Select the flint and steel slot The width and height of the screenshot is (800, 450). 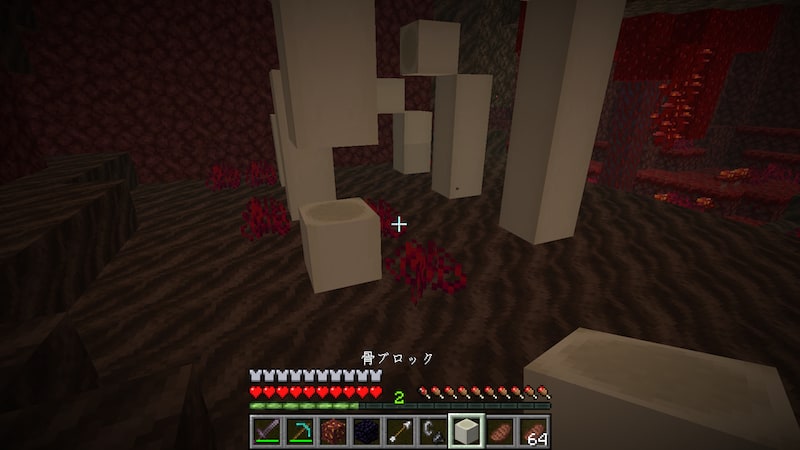point(433,432)
